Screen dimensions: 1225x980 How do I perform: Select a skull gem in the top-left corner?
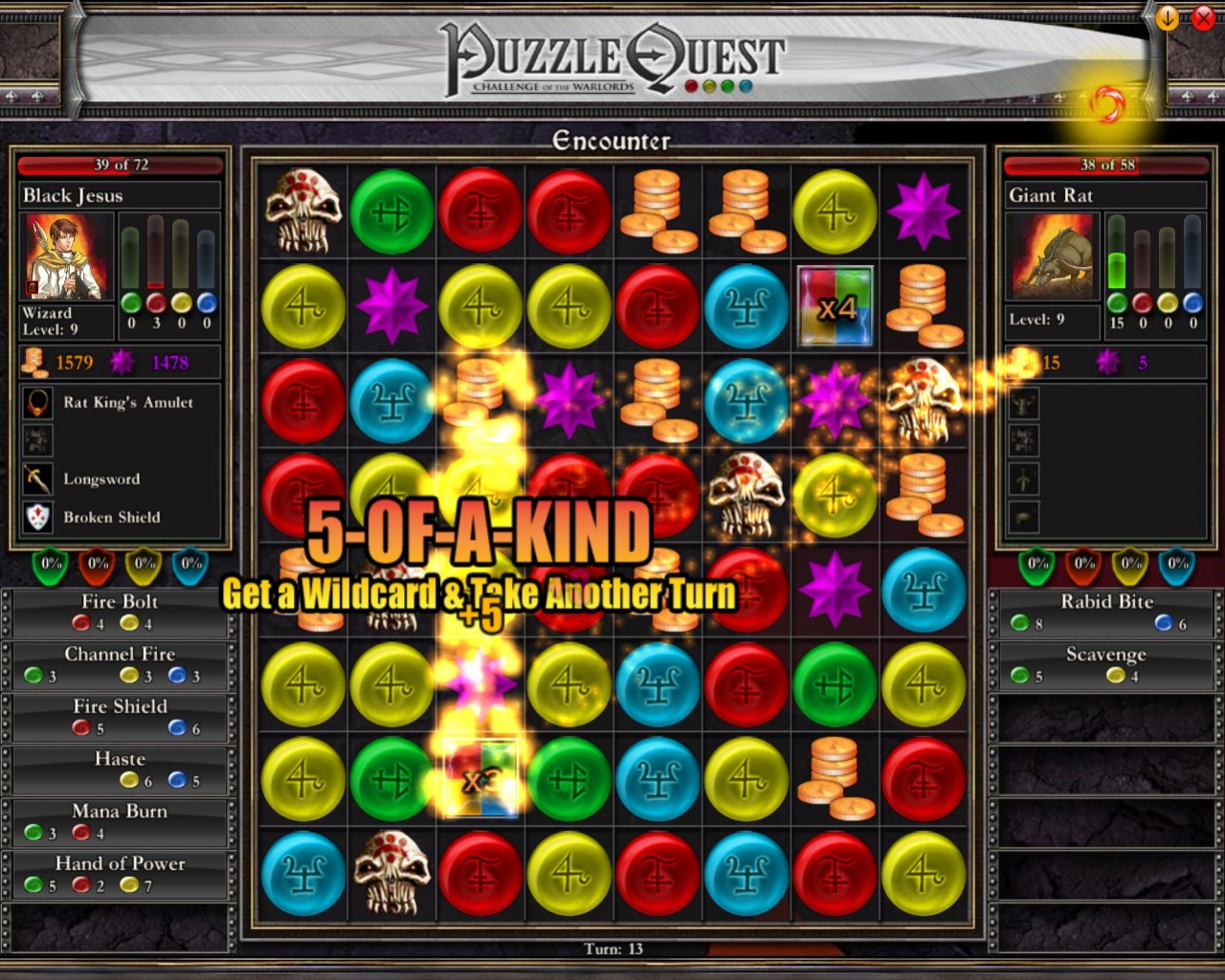302,212
